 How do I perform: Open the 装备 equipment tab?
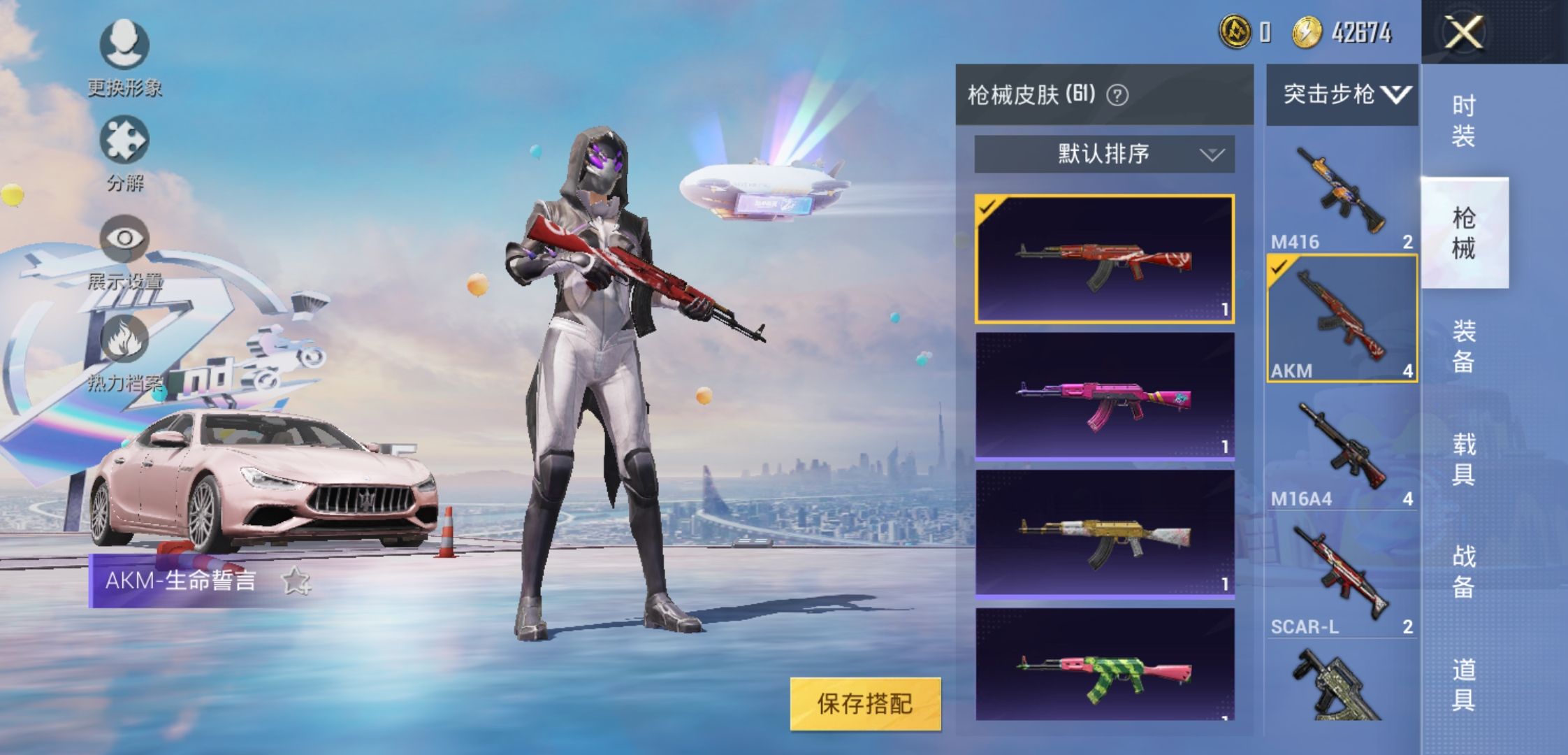click(x=1464, y=346)
